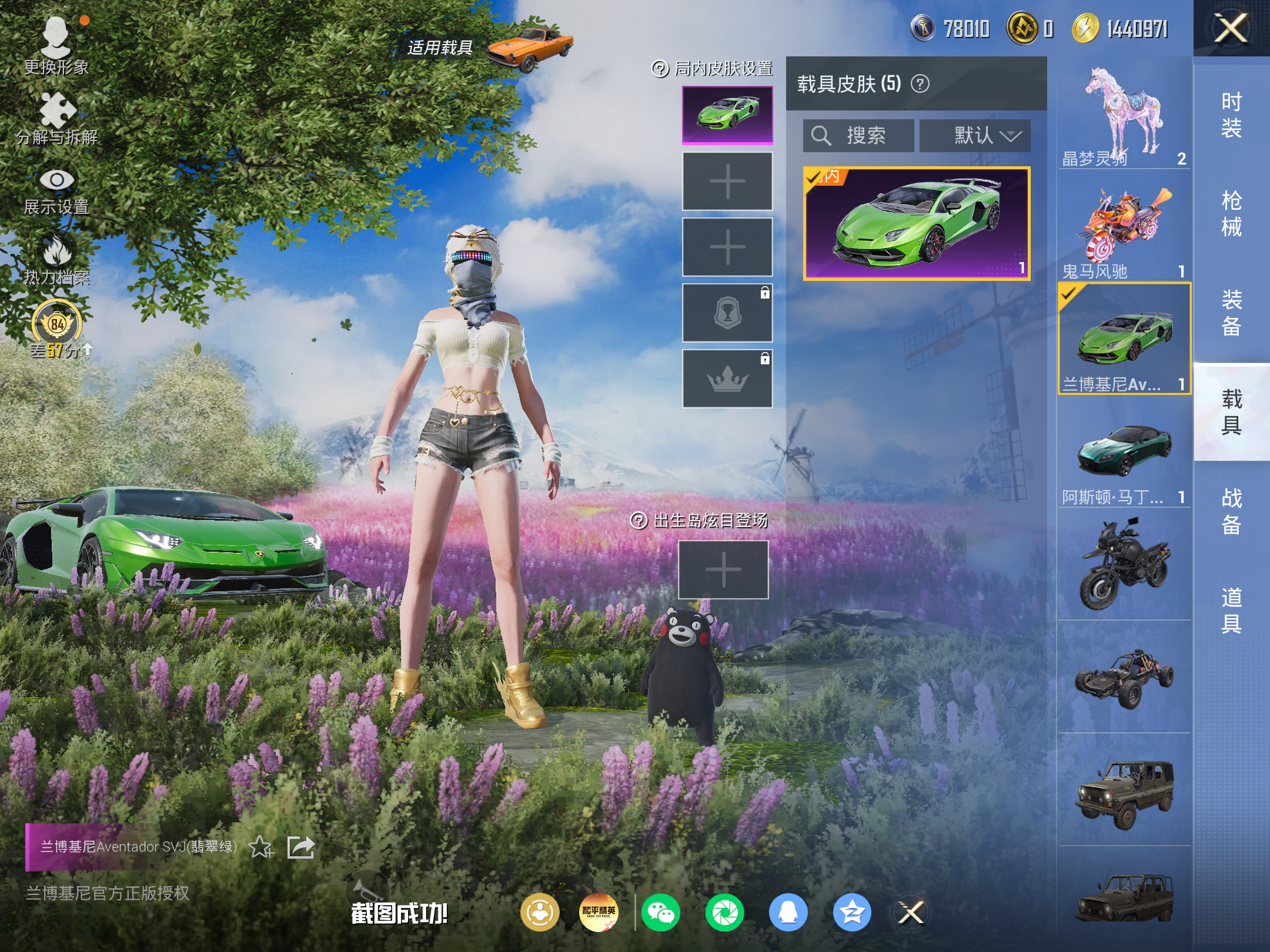Close the inventory screen
Viewport: 1270px width, 952px height.
point(1231,28)
